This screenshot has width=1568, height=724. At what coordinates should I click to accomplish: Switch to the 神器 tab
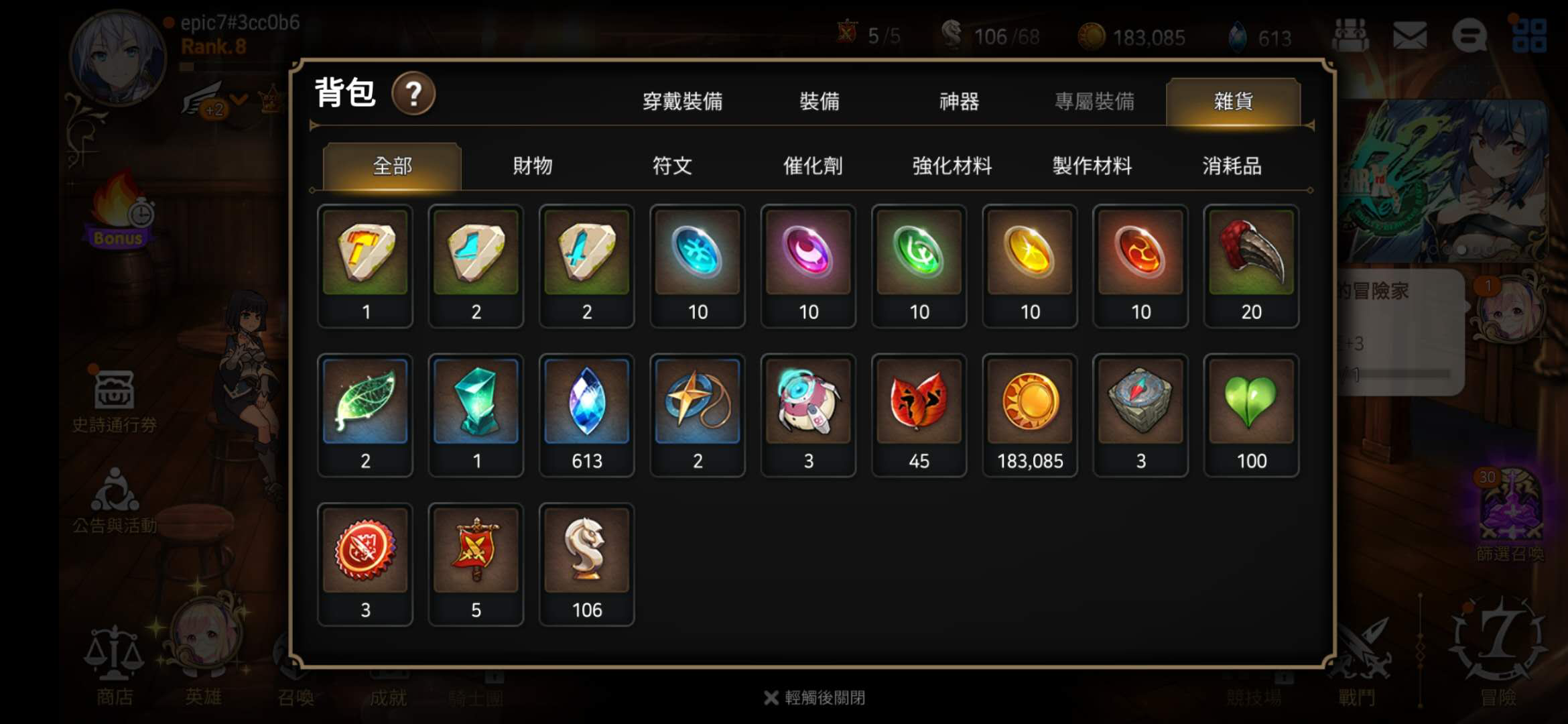(958, 102)
